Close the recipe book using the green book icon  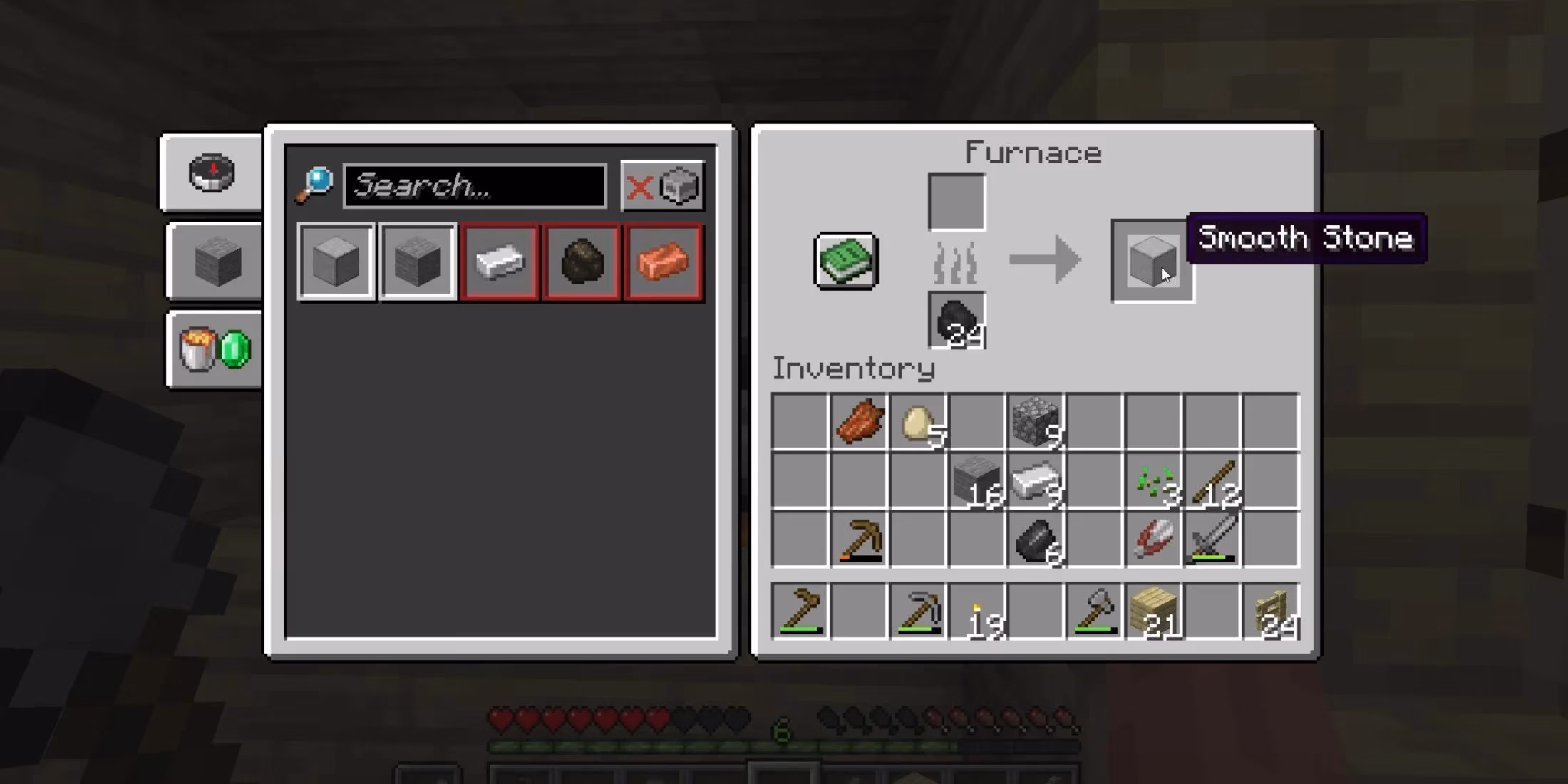847,262
